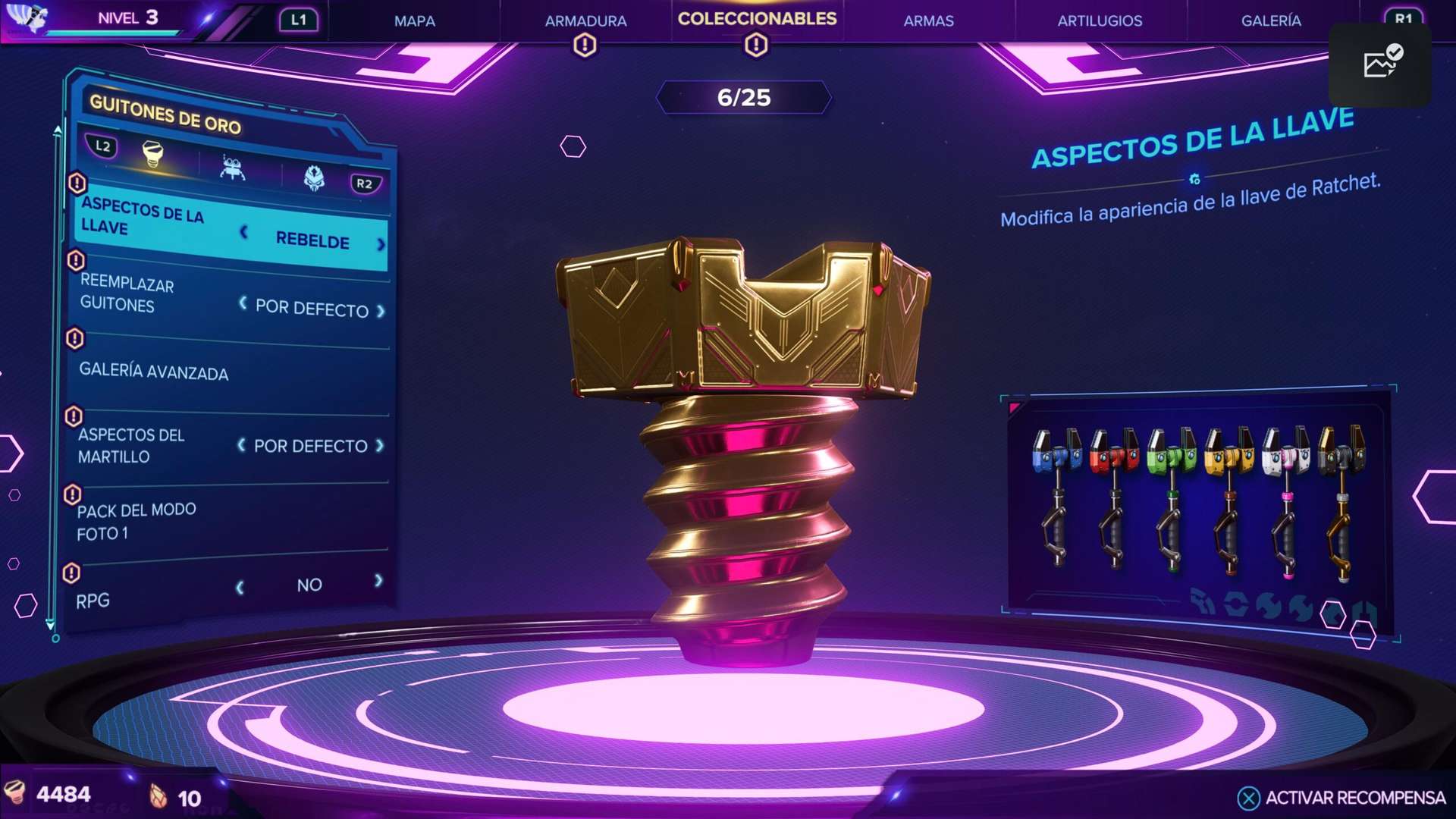The height and width of the screenshot is (819, 1456).
Task: Toggle RPG setting with right arrow
Action: [378, 581]
